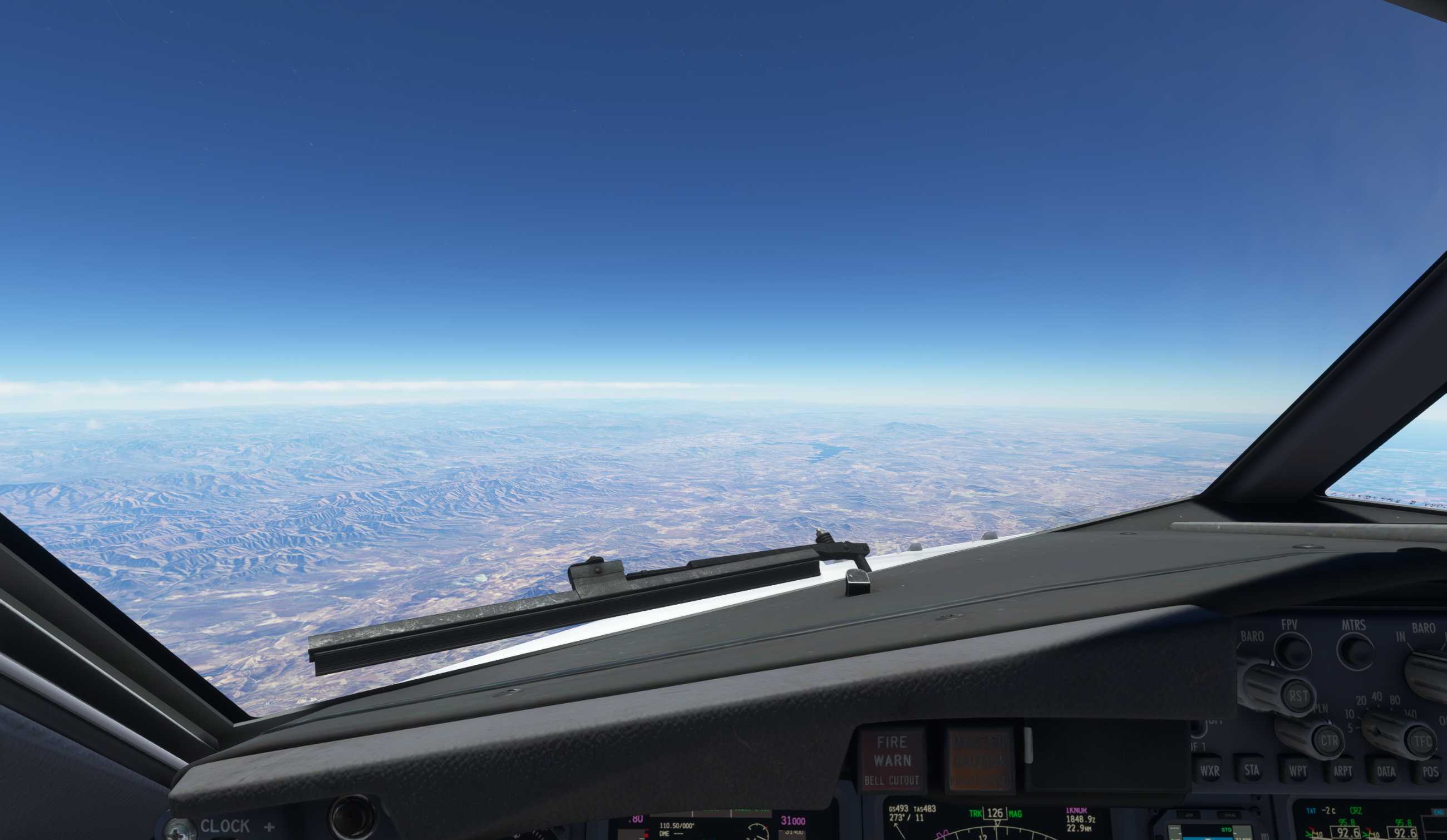
Task: Switch the baro reference selector to IN
Action: point(1401,638)
